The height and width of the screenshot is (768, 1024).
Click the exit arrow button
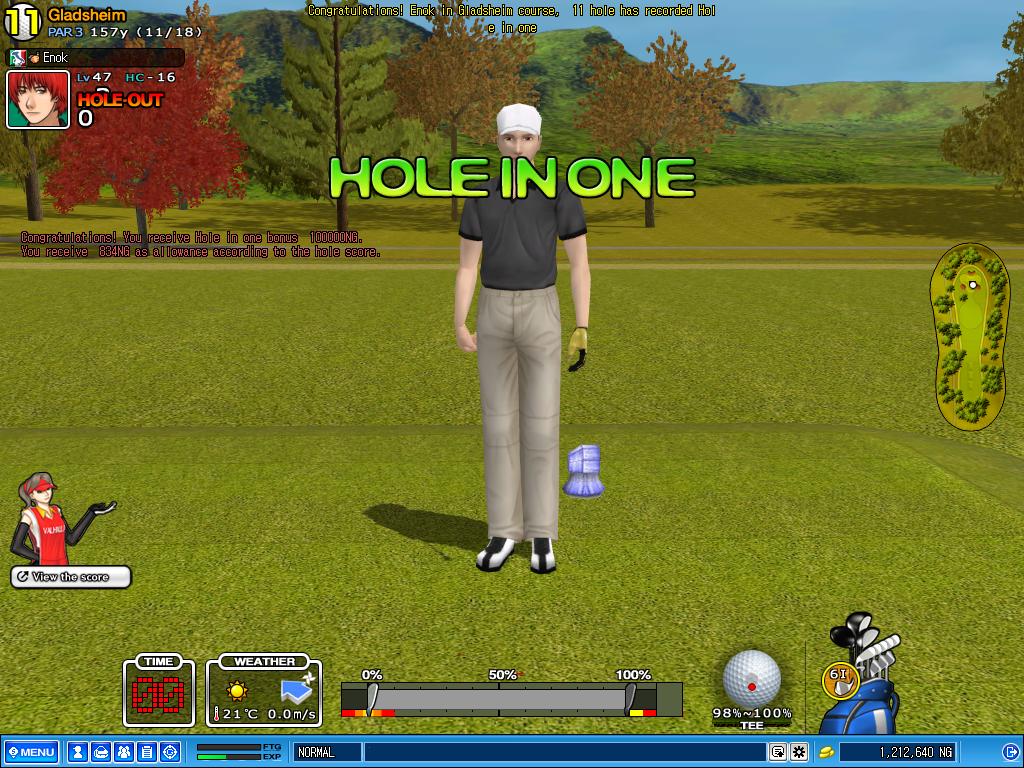[x=1010, y=752]
